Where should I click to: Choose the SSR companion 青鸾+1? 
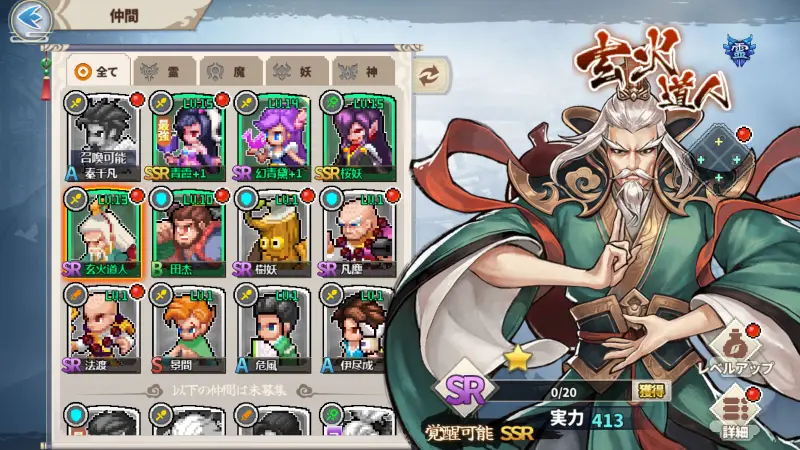(x=187, y=136)
